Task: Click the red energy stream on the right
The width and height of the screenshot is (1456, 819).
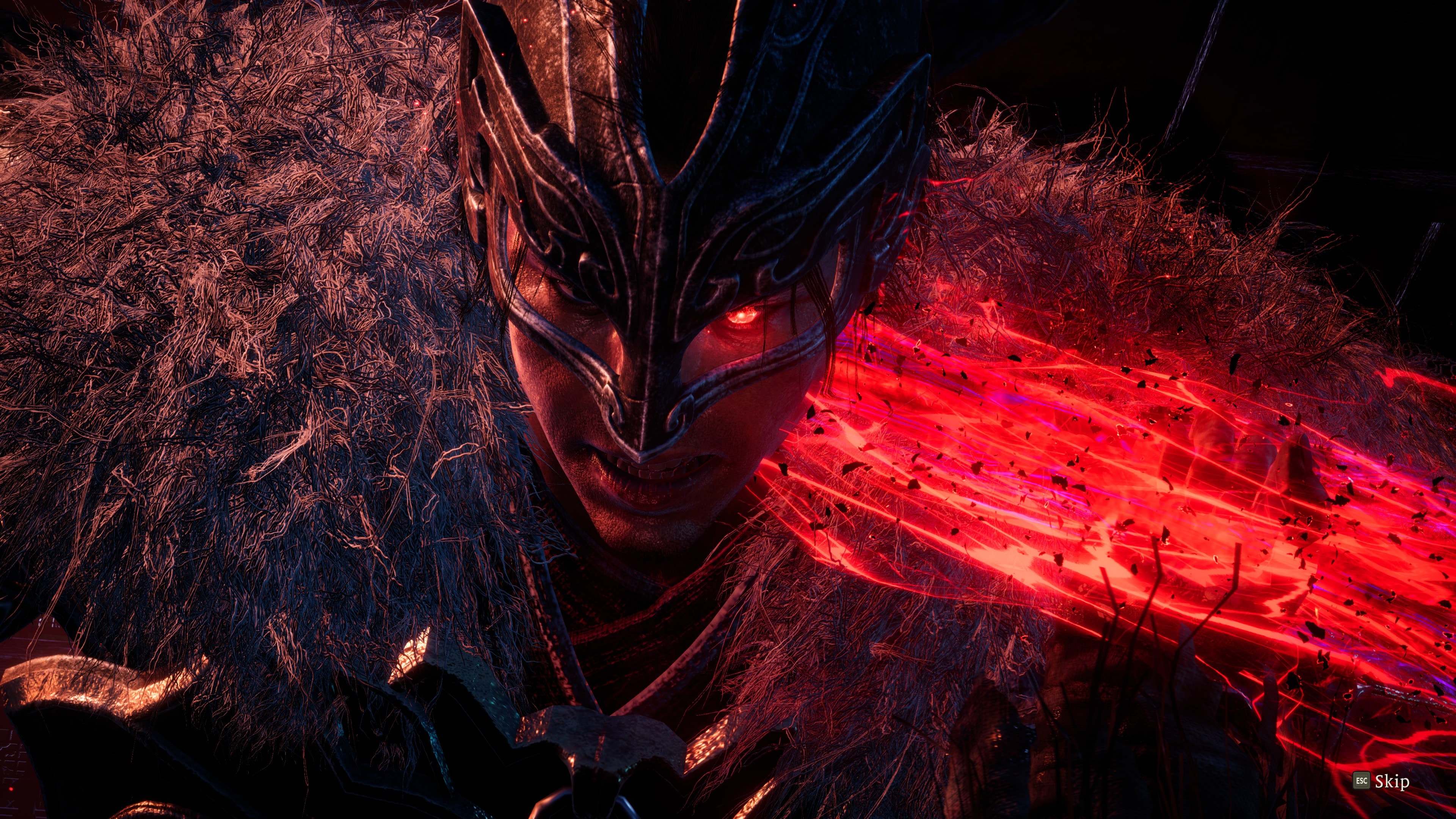Action: [x=1102, y=480]
